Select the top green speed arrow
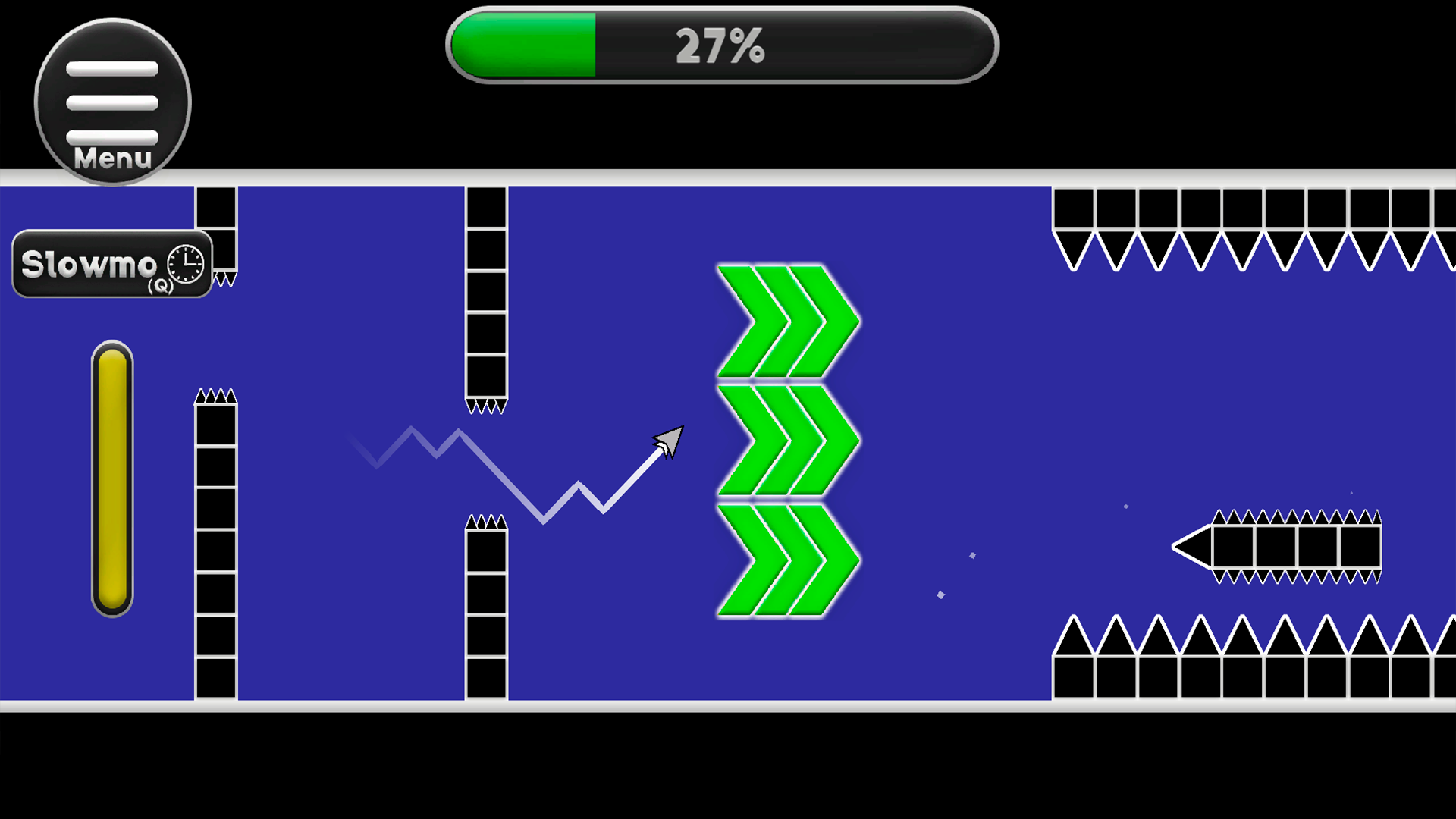The height and width of the screenshot is (819, 1456). point(786,318)
